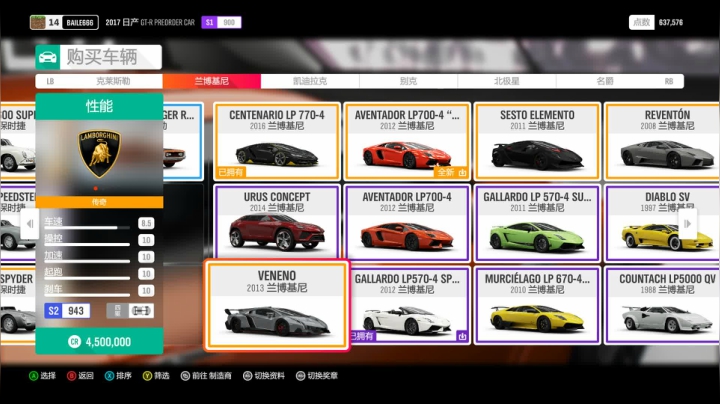Screen dimensions: 720x404
Task: Pick the yellow Diablo SV tile
Action: pos(667,223)
